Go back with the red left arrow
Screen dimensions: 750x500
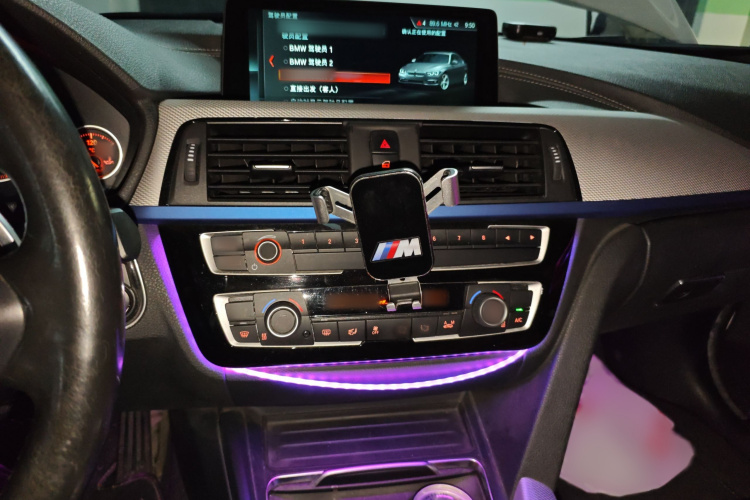pyautogui.click(x=270, y=61)
